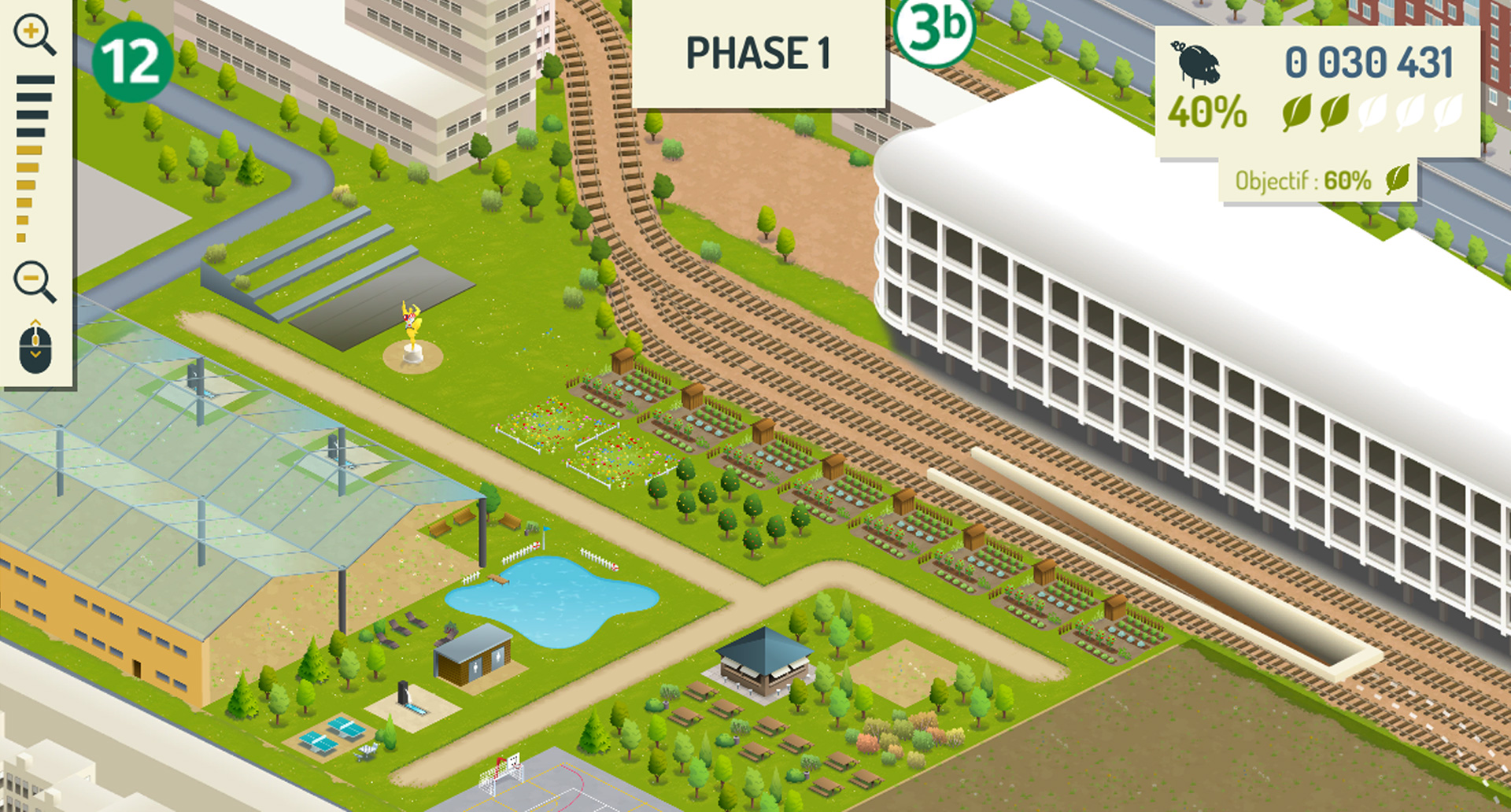Image resolution: width=1511 pixels, height=812 pixels.
Task: Open the 3b zone marker
Action: pyautogui.click(x=934, y=29)
